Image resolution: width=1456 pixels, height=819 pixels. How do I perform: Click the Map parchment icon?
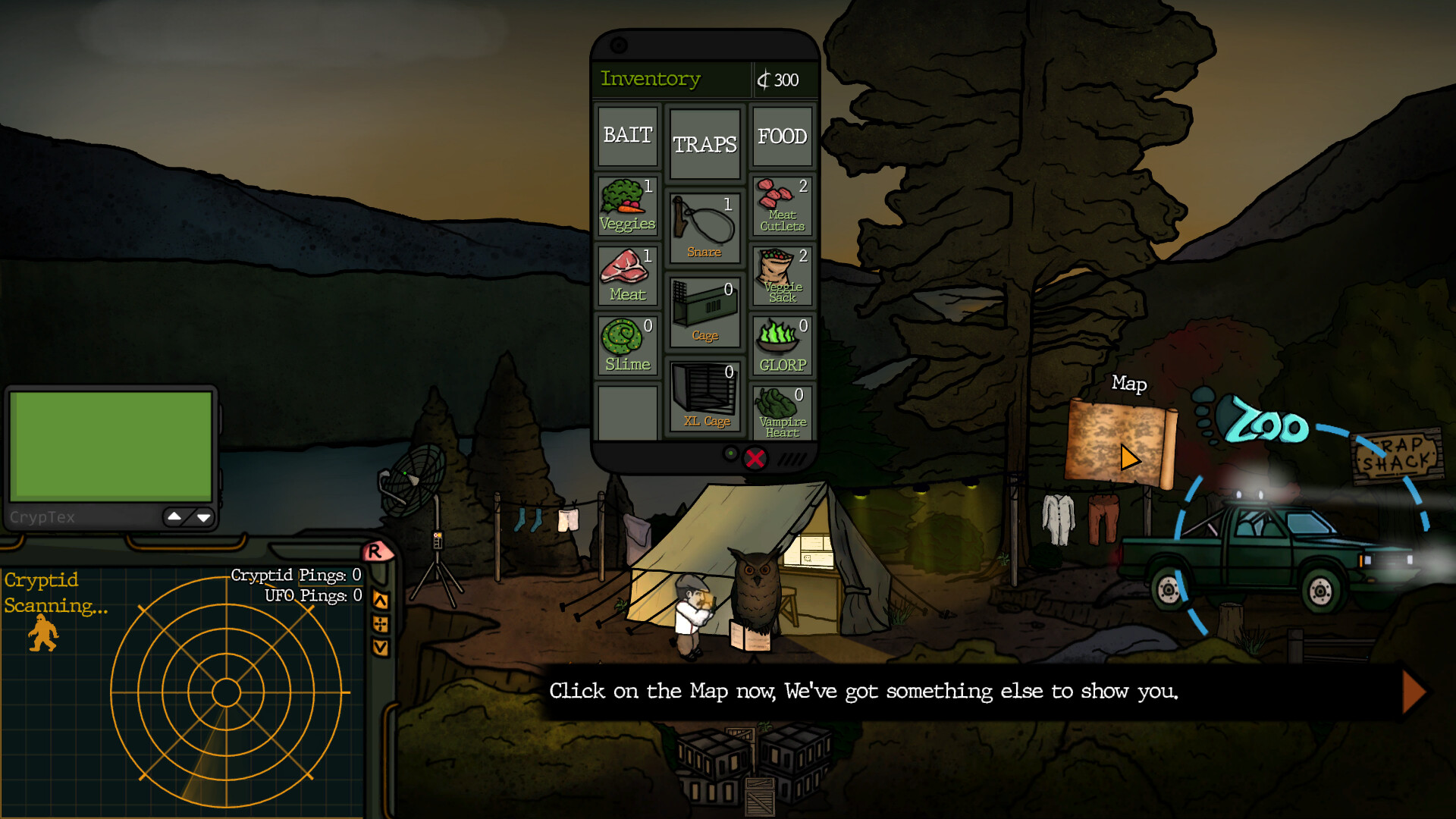click(1119, 442)
